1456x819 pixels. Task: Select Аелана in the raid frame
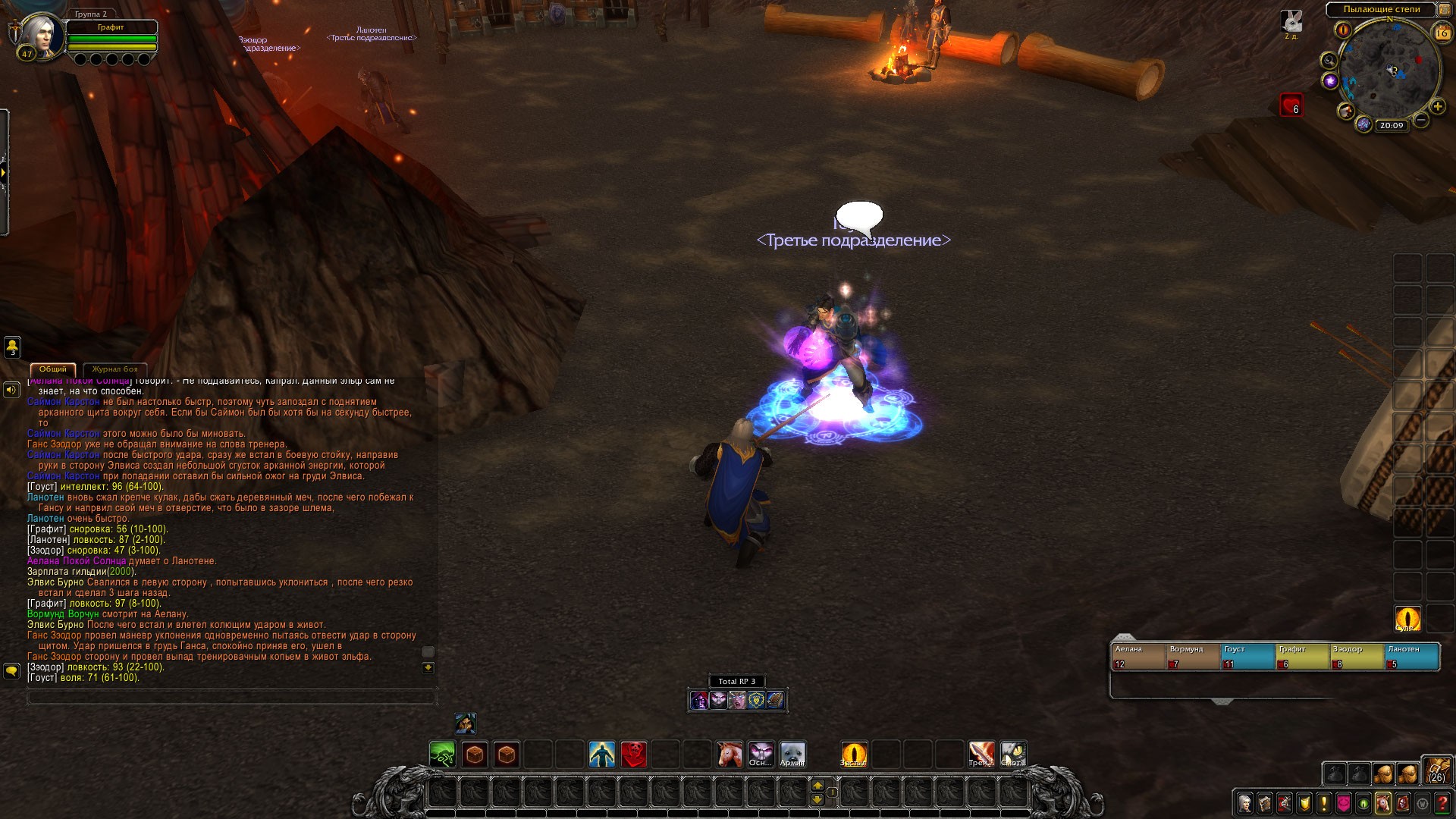pos(1137,656)
